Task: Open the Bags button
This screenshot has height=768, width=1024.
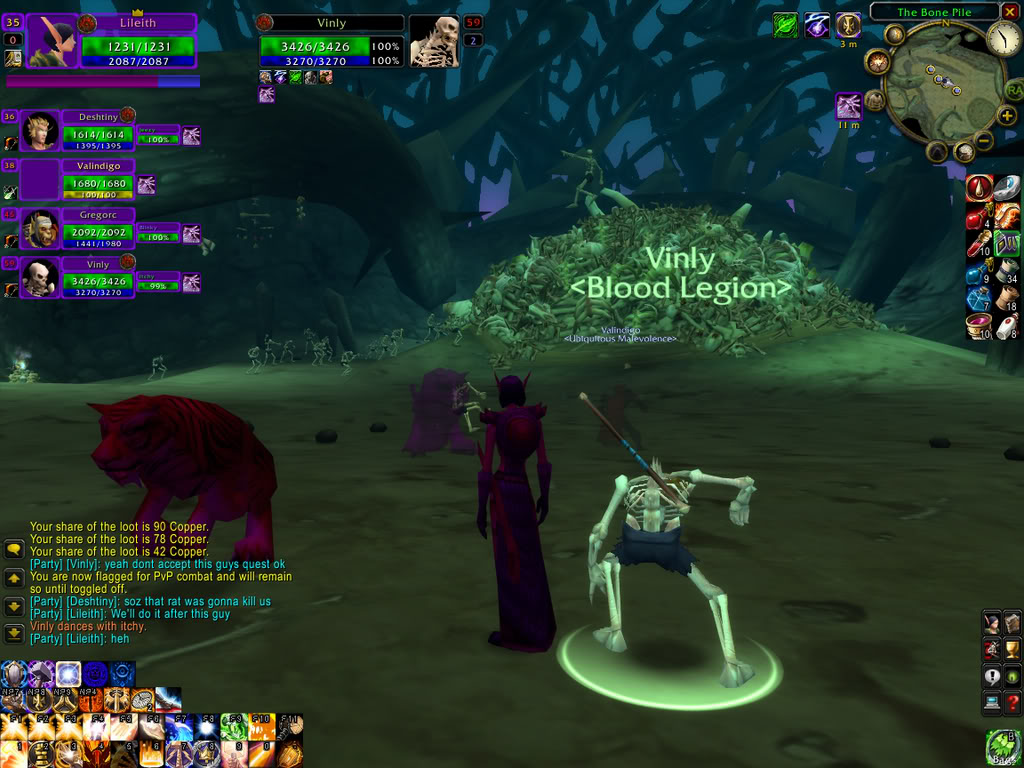Action: tap(1003, 748)
